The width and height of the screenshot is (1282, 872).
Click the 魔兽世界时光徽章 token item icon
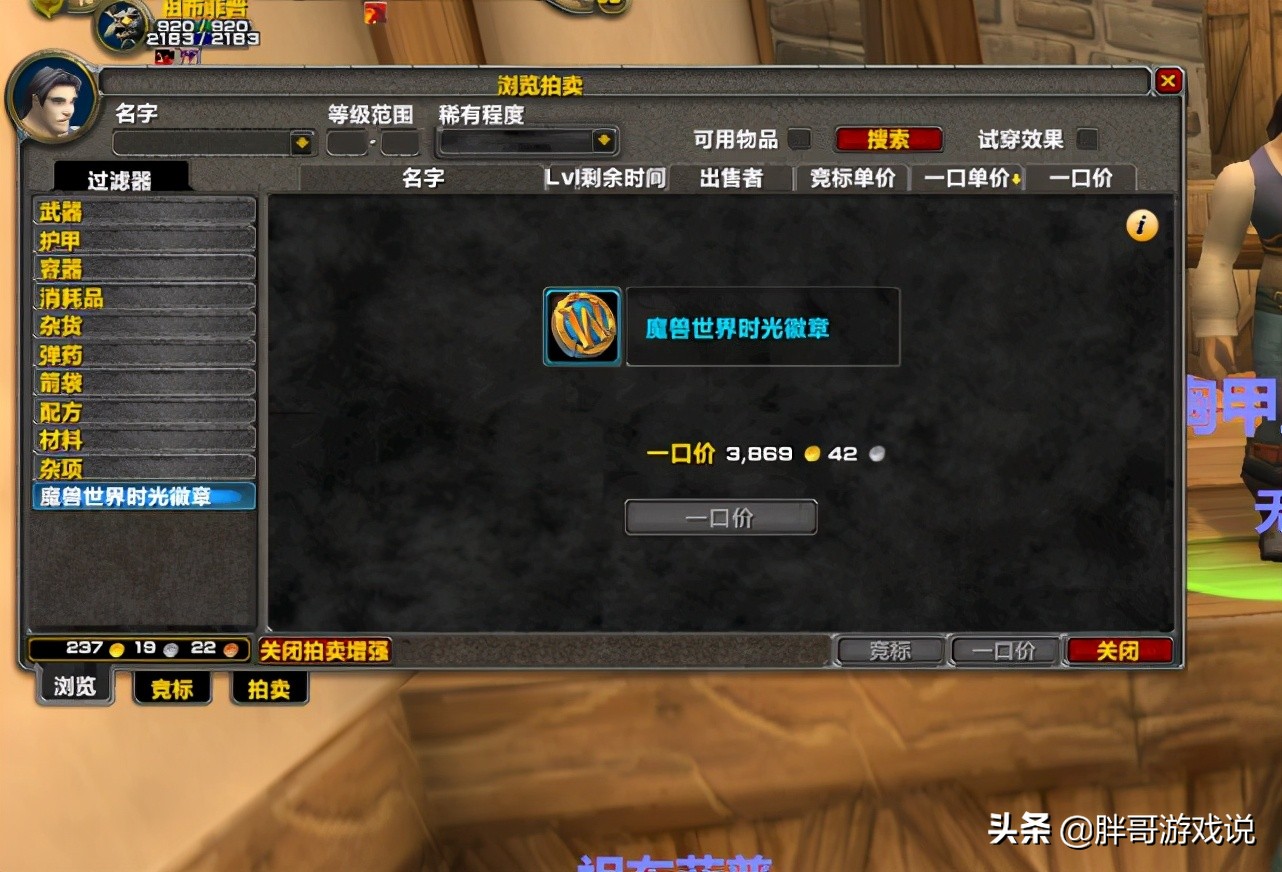582,328
